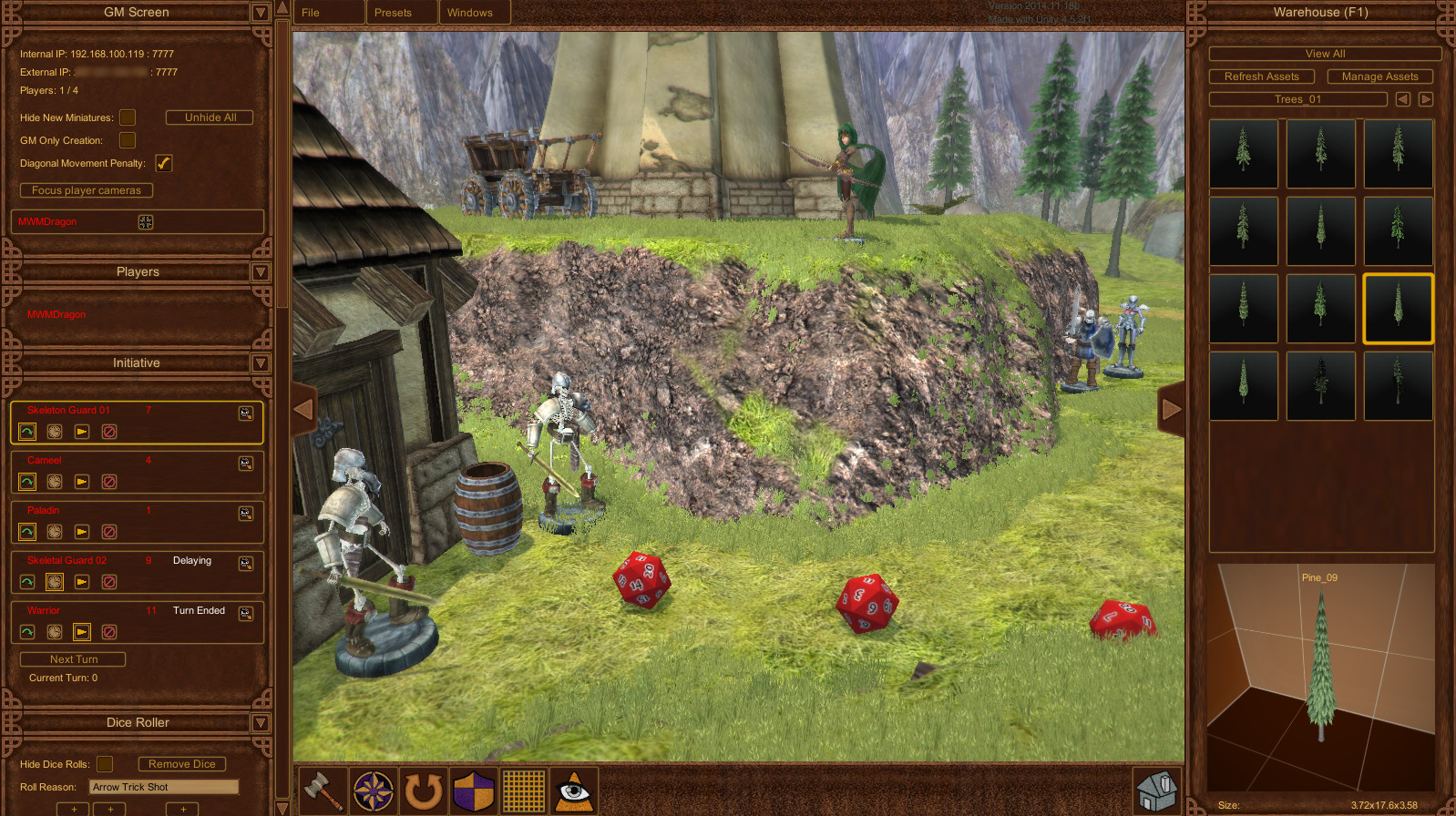Click the crate icon near the viewport corner
1456x816 pixels.
[1155, 789]
